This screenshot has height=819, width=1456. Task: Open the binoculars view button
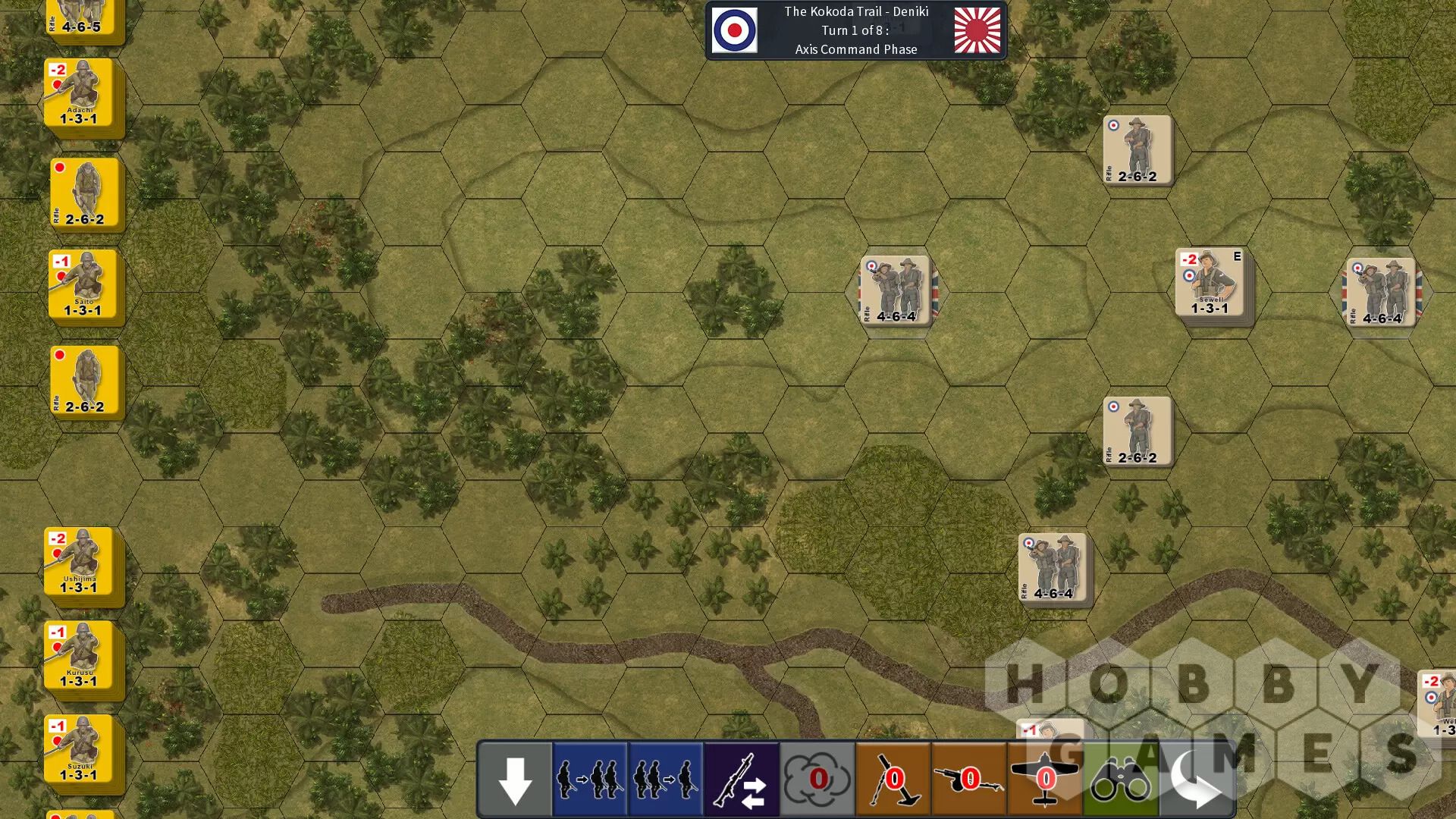coord(1121,780)
